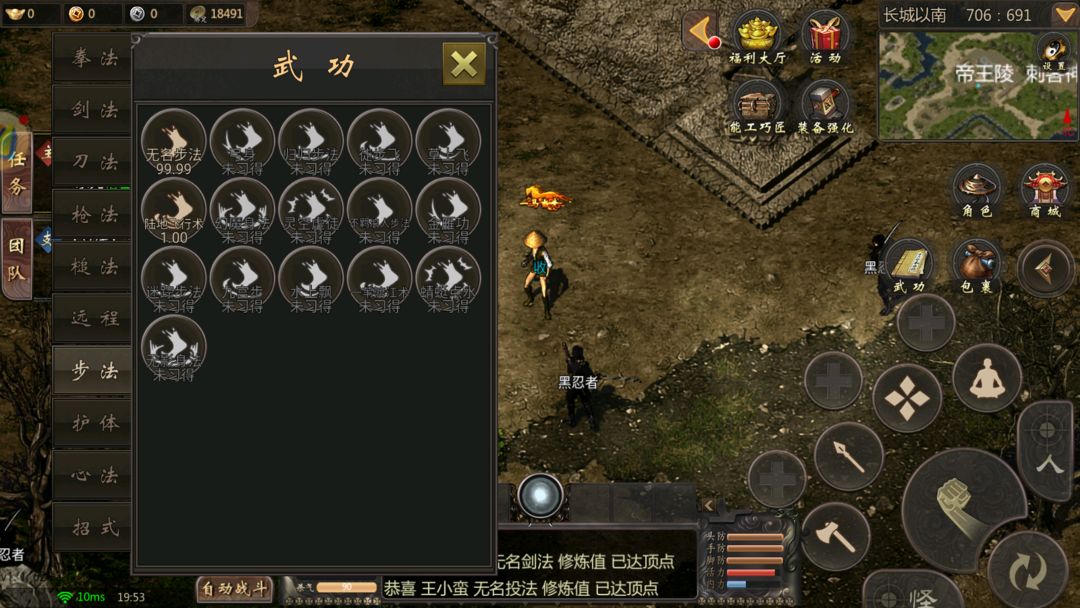Activate the meditation pose button
The width and height of the screenshot is (1080, 608).
tap(986, 376)
